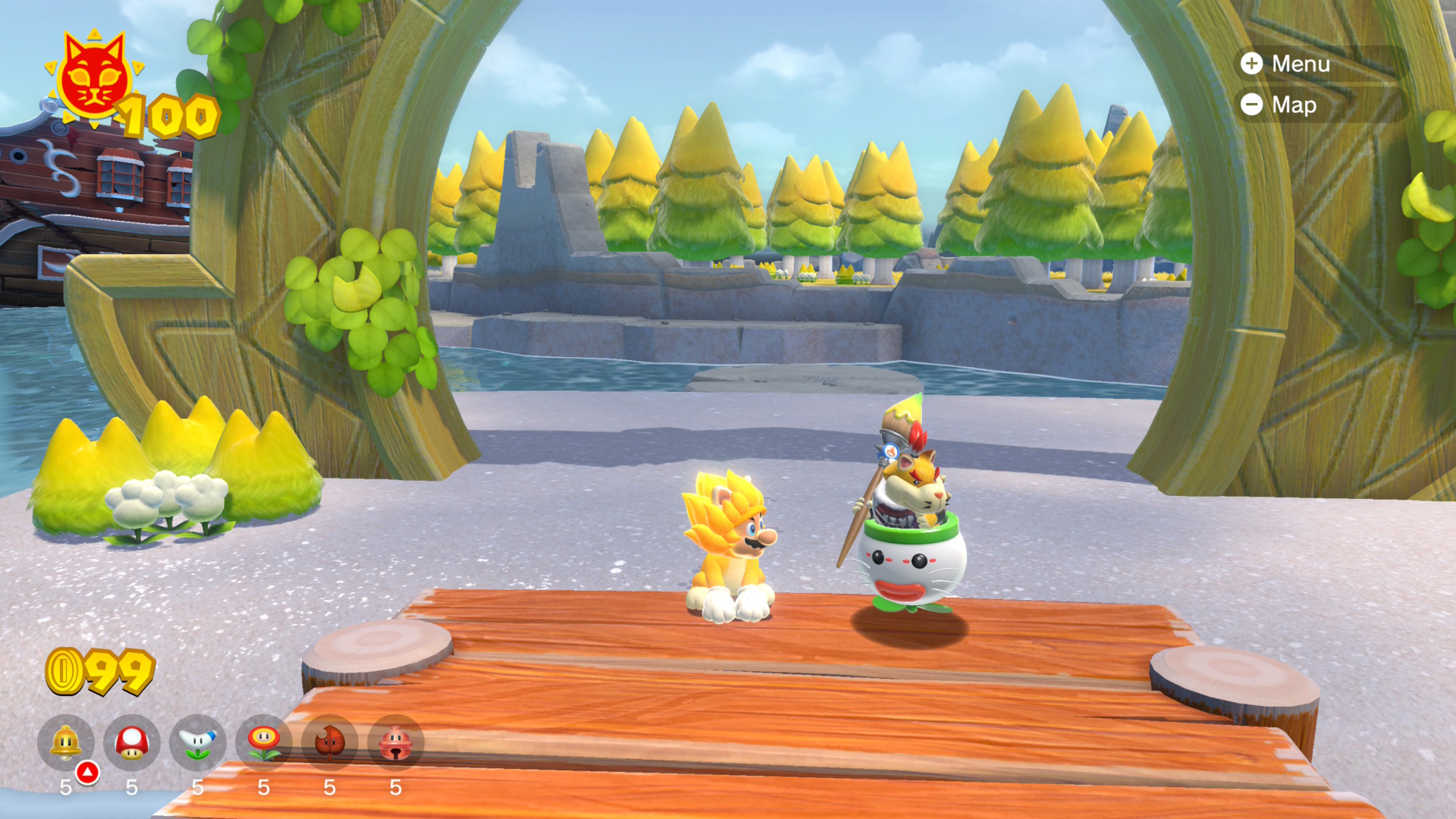The height and width of the screenshot is (819, 1456).
Task: Use the Fire Flower reserve item
Action: [264, 742]
